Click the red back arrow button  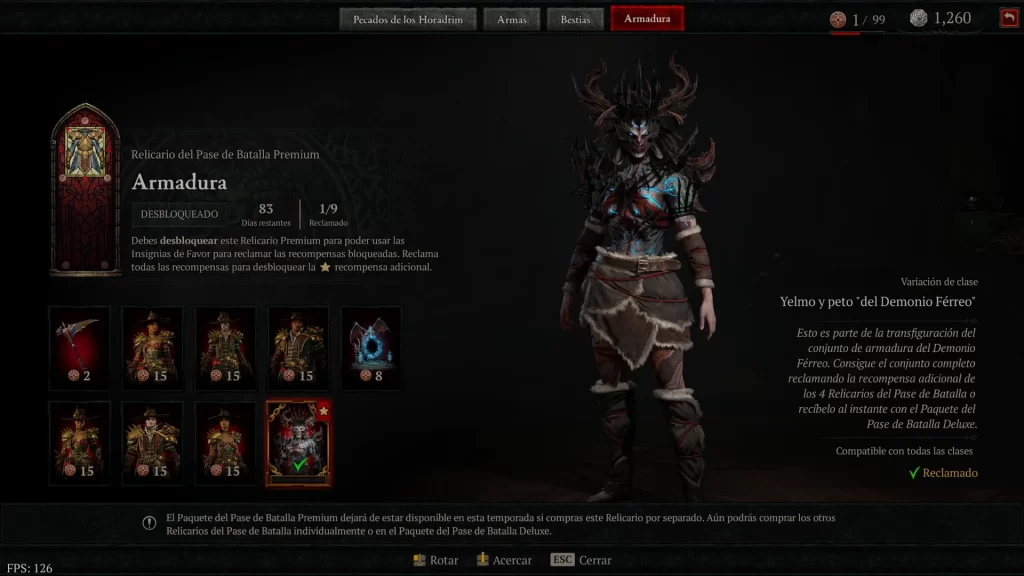tap(1008, 18)
